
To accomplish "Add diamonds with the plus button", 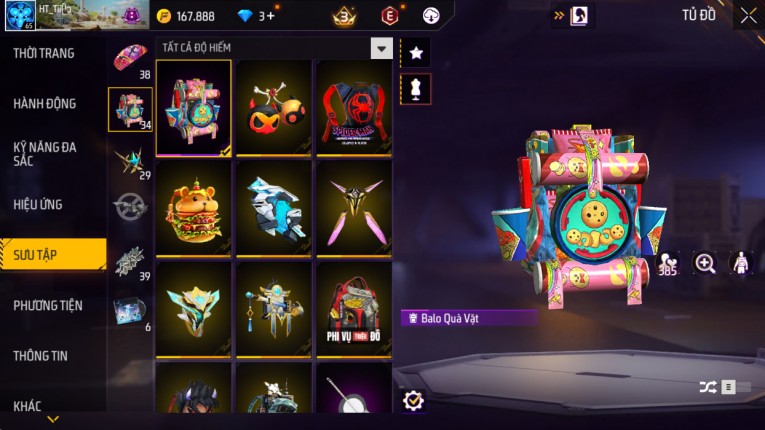I will 271,16.
